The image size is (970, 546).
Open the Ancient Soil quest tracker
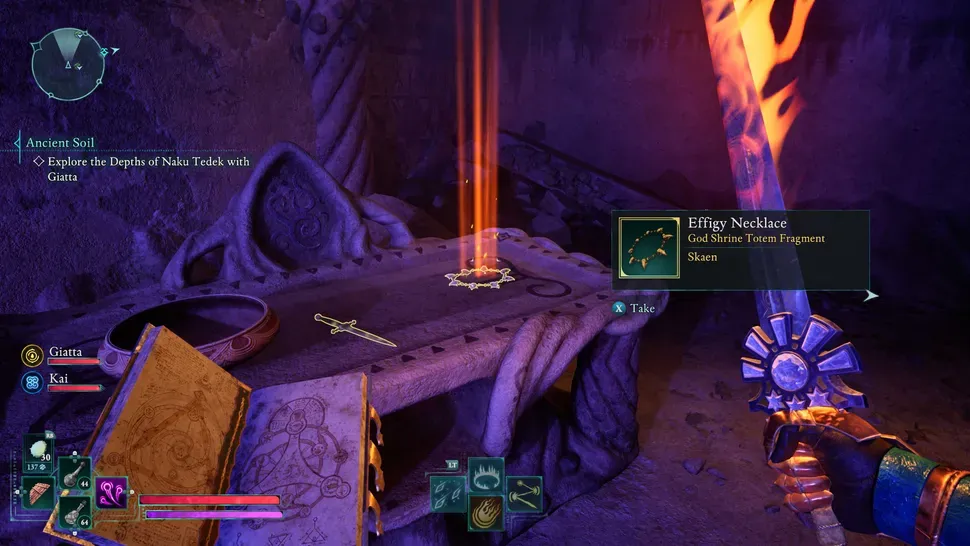coord(62,143)
